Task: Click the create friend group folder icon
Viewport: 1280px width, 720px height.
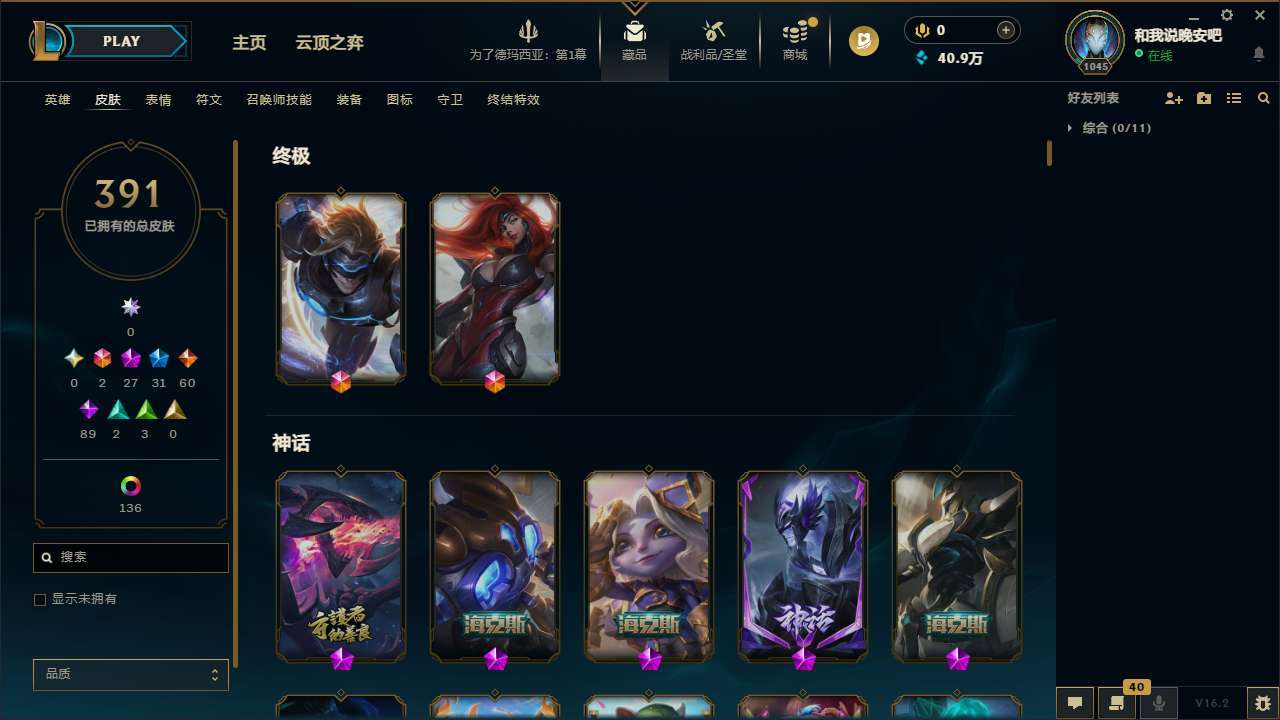Action: [1204, 98]
